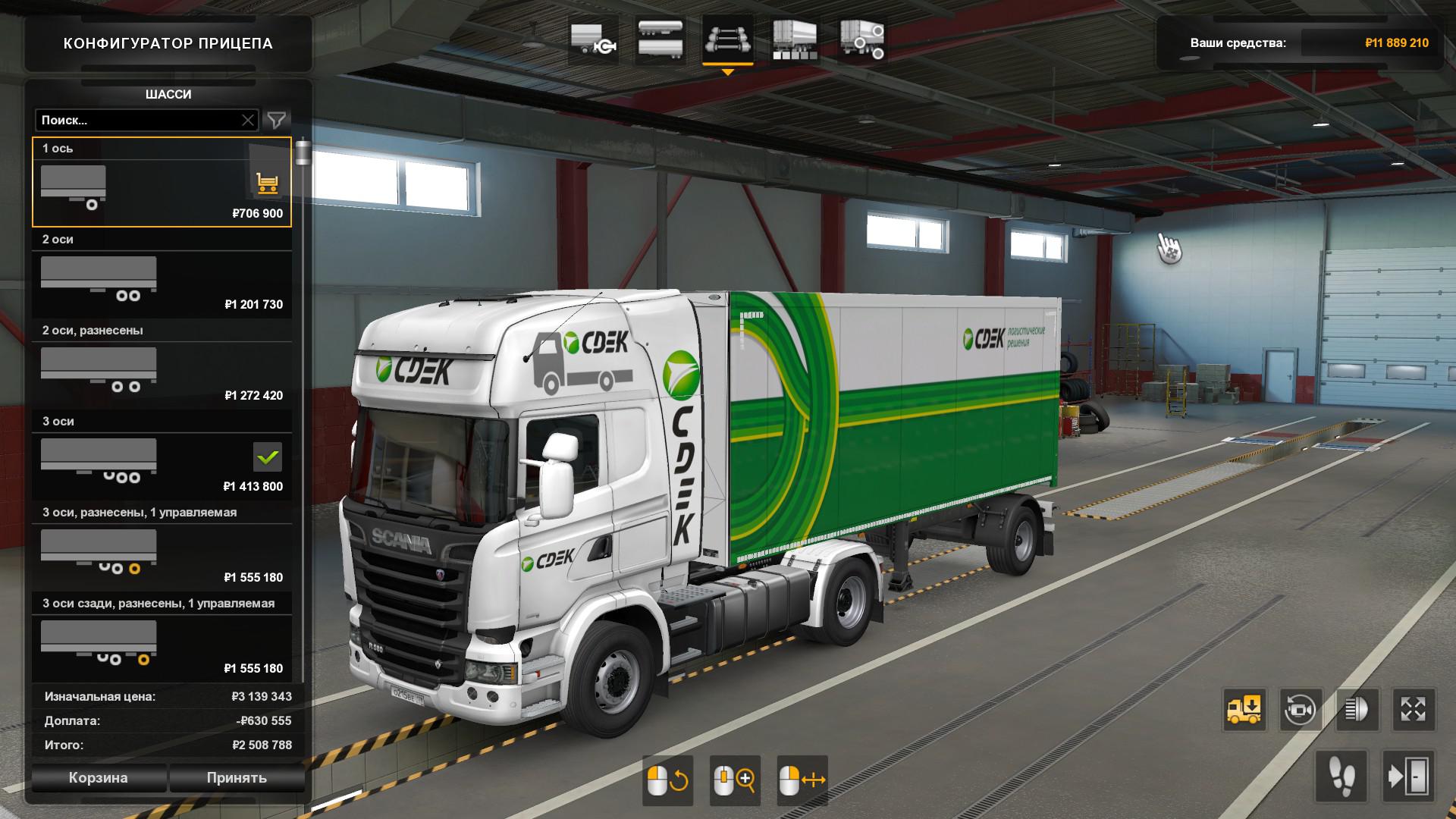The image size is (1456, 819).
Task: Clear the search box with the X
Action: (x=248, y=120)
